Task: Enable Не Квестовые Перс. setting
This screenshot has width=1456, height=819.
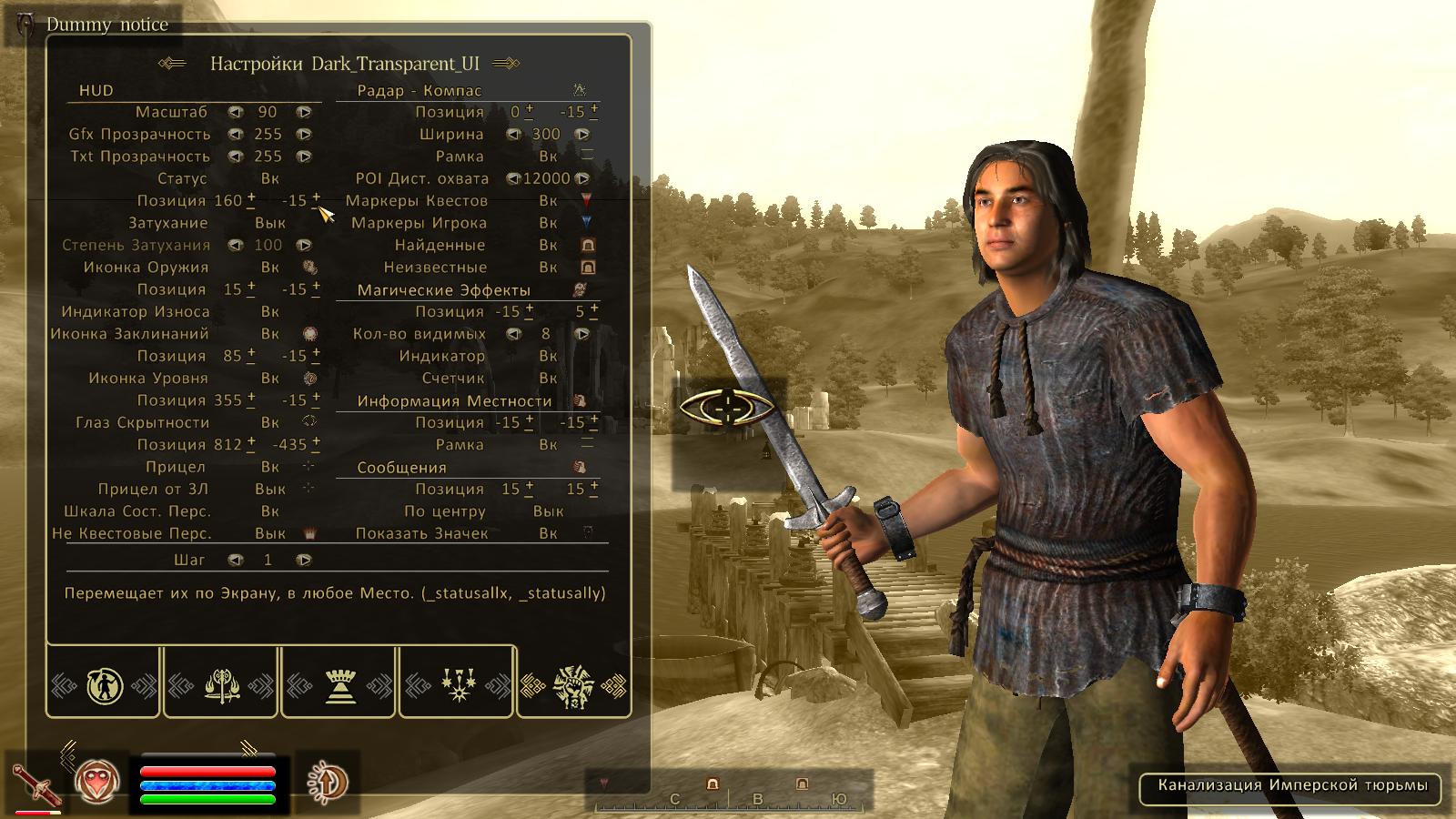Action: coord(270,533)
